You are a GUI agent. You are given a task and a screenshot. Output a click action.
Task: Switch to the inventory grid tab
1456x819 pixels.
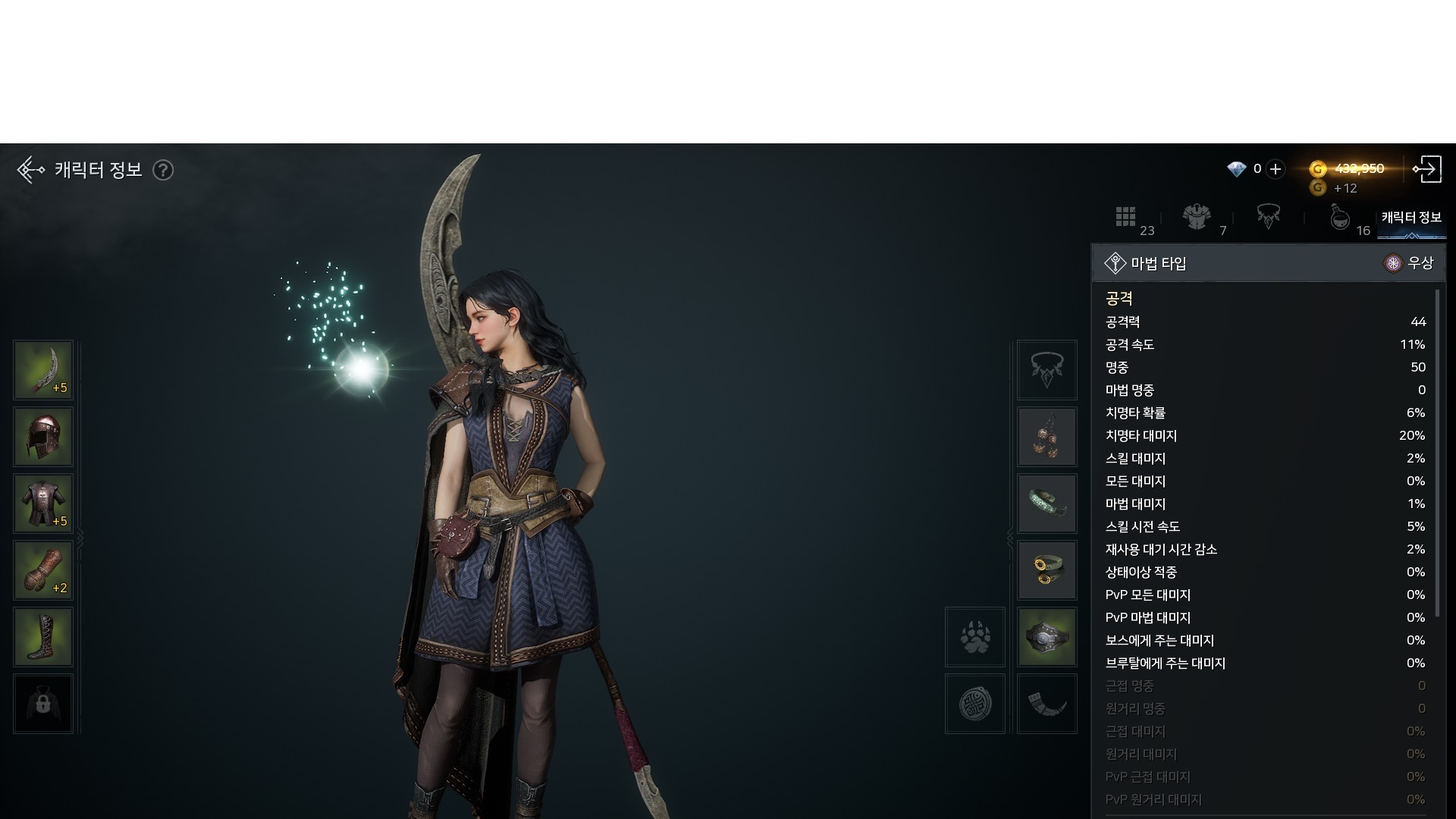coord(1125,218)
